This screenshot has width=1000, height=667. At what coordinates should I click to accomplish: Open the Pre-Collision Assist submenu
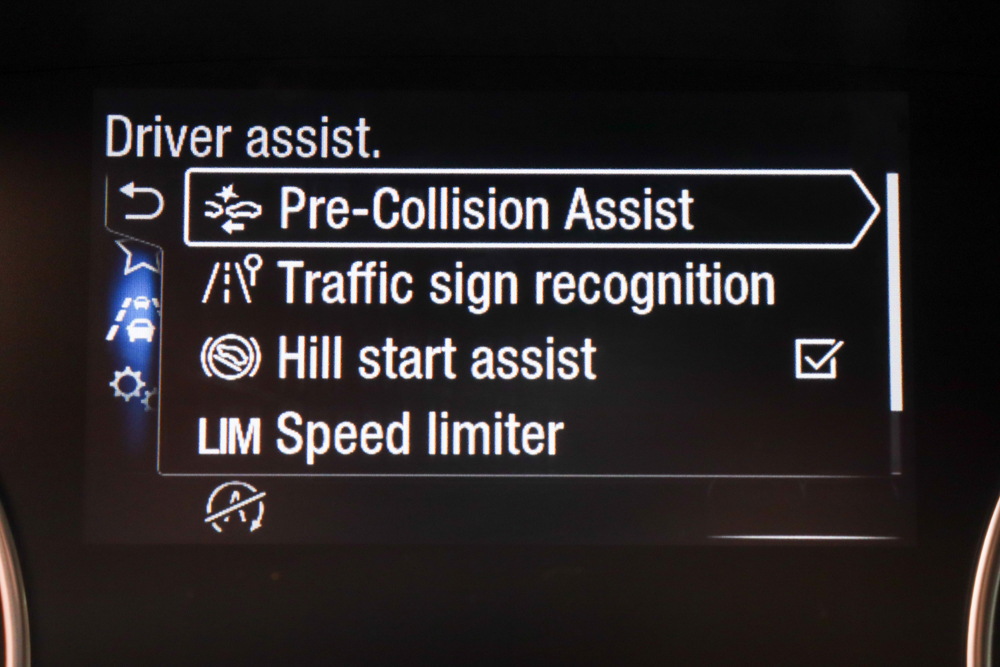click(530, 209)
